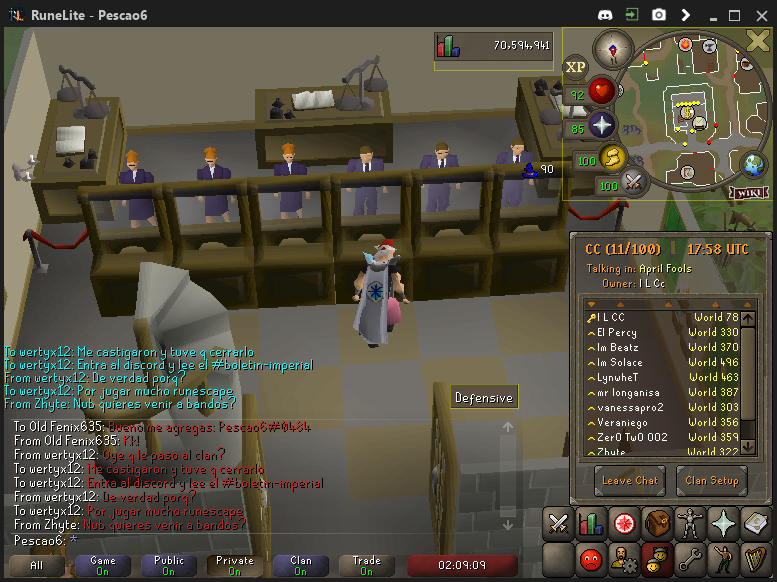Select Veraniego in the clan member list

[x=625, y=422]
